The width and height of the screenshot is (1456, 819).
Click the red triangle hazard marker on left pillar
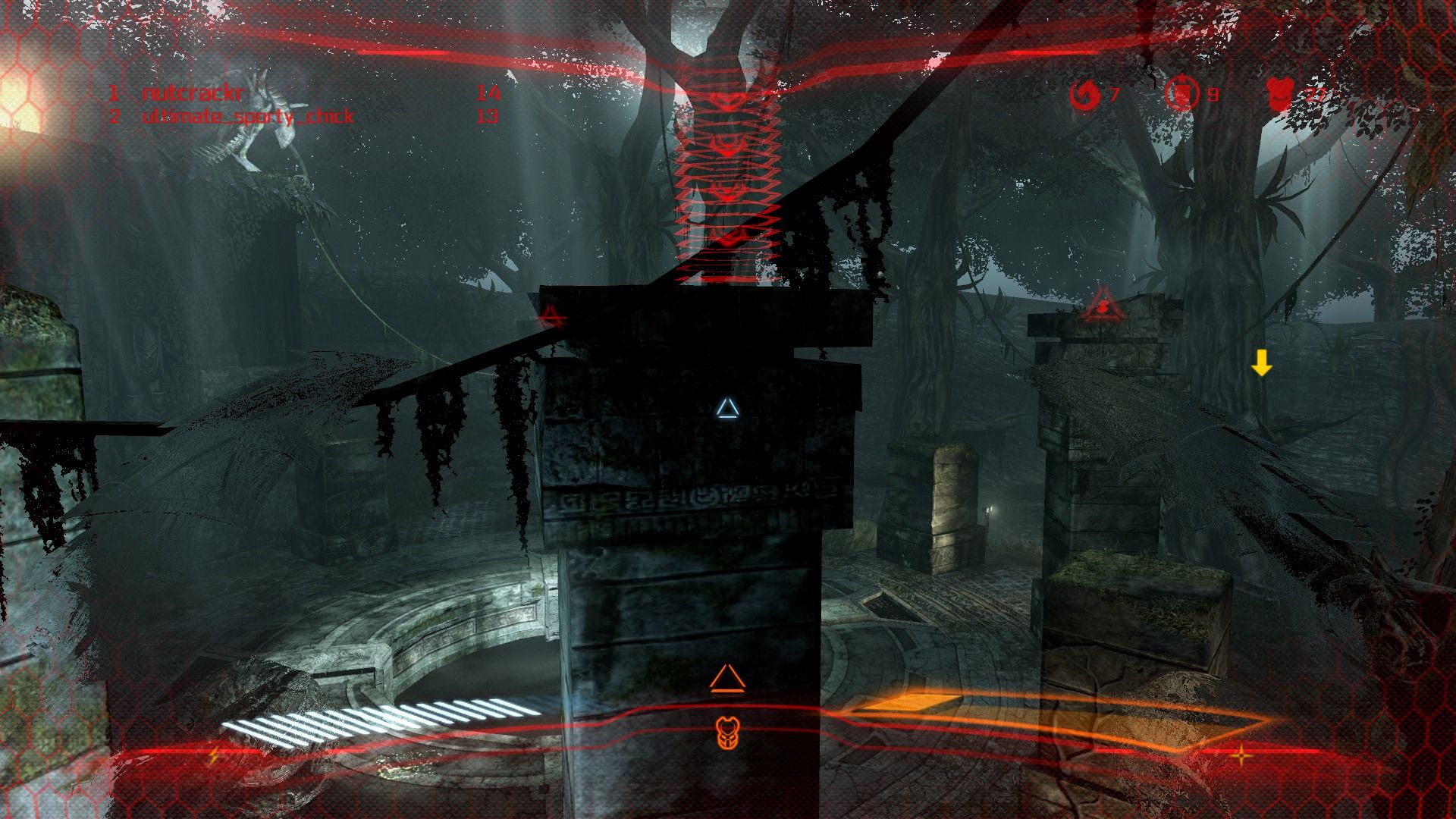[x=549, y=315]
